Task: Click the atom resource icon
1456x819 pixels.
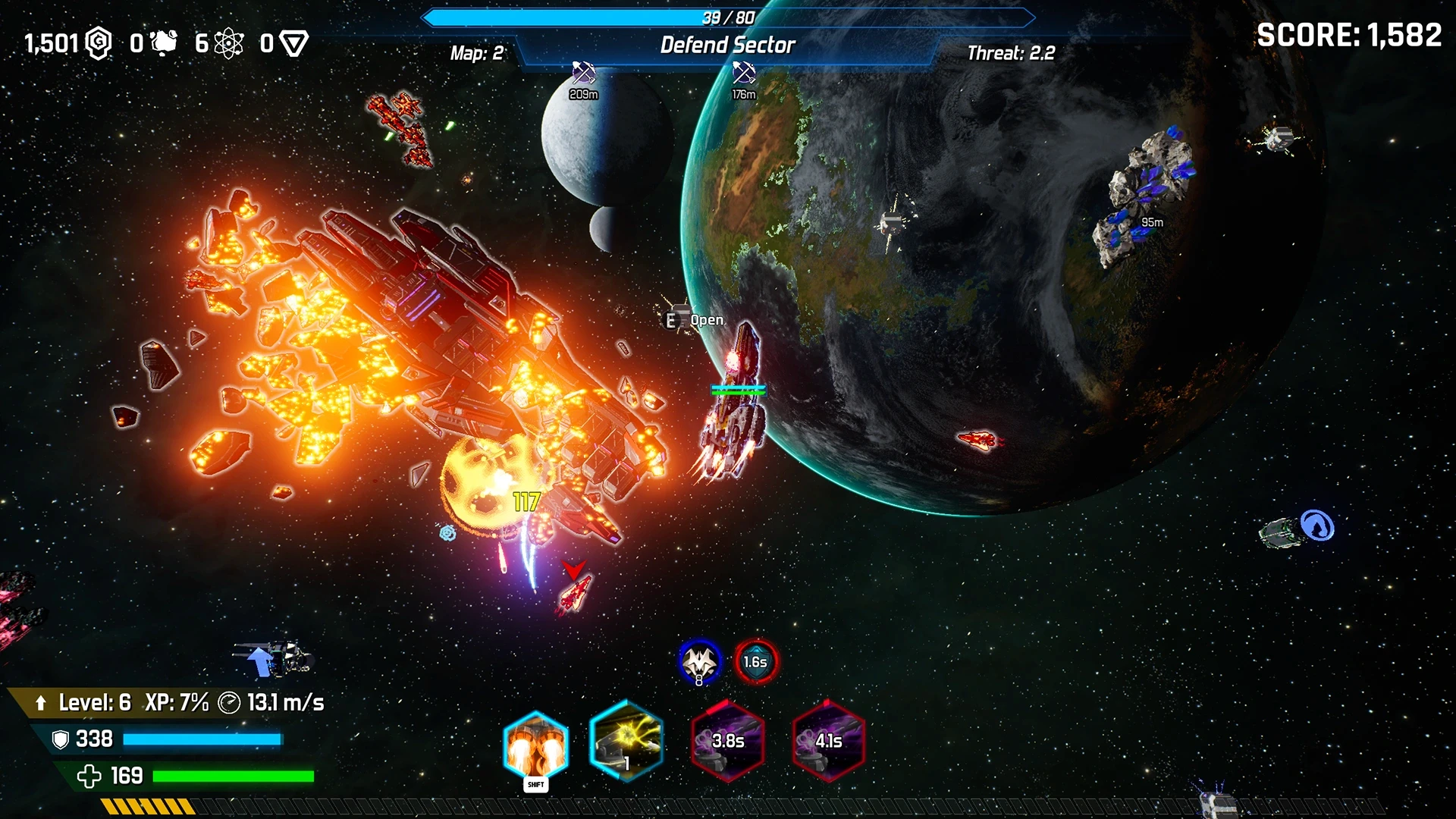Action: coord(228,43)
